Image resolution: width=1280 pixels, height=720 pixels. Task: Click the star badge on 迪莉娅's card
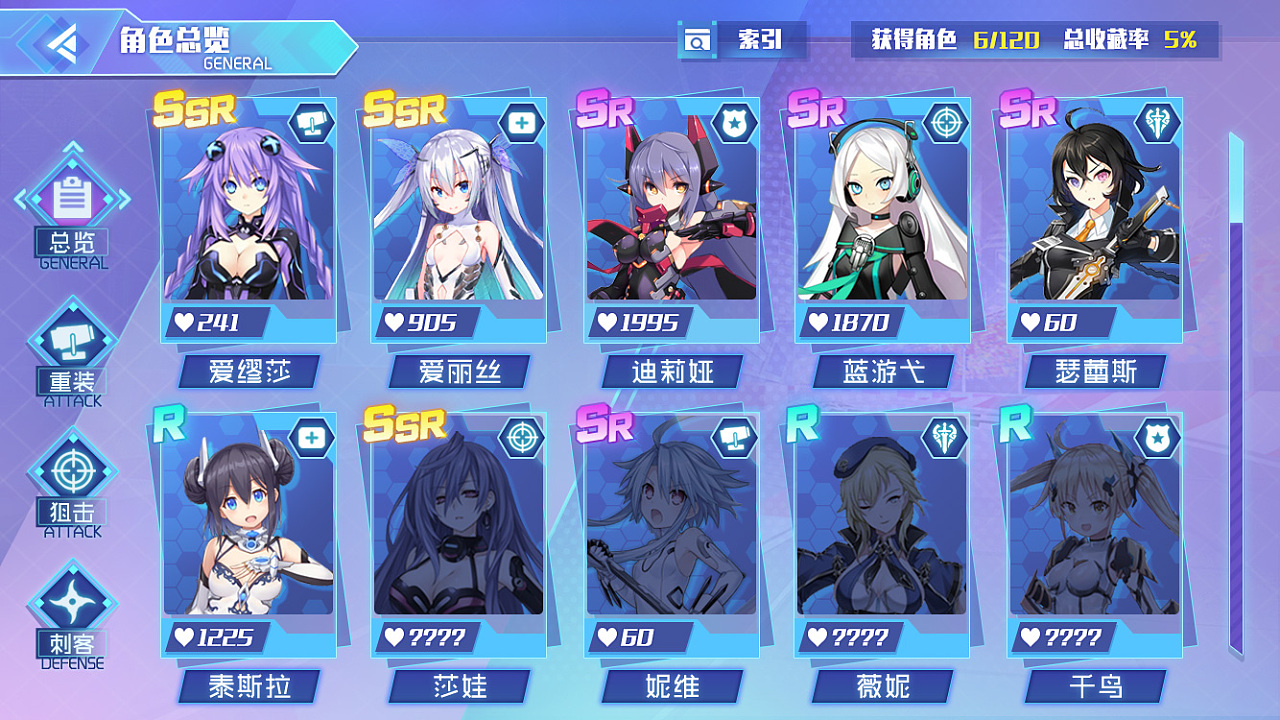pos(736,120)
